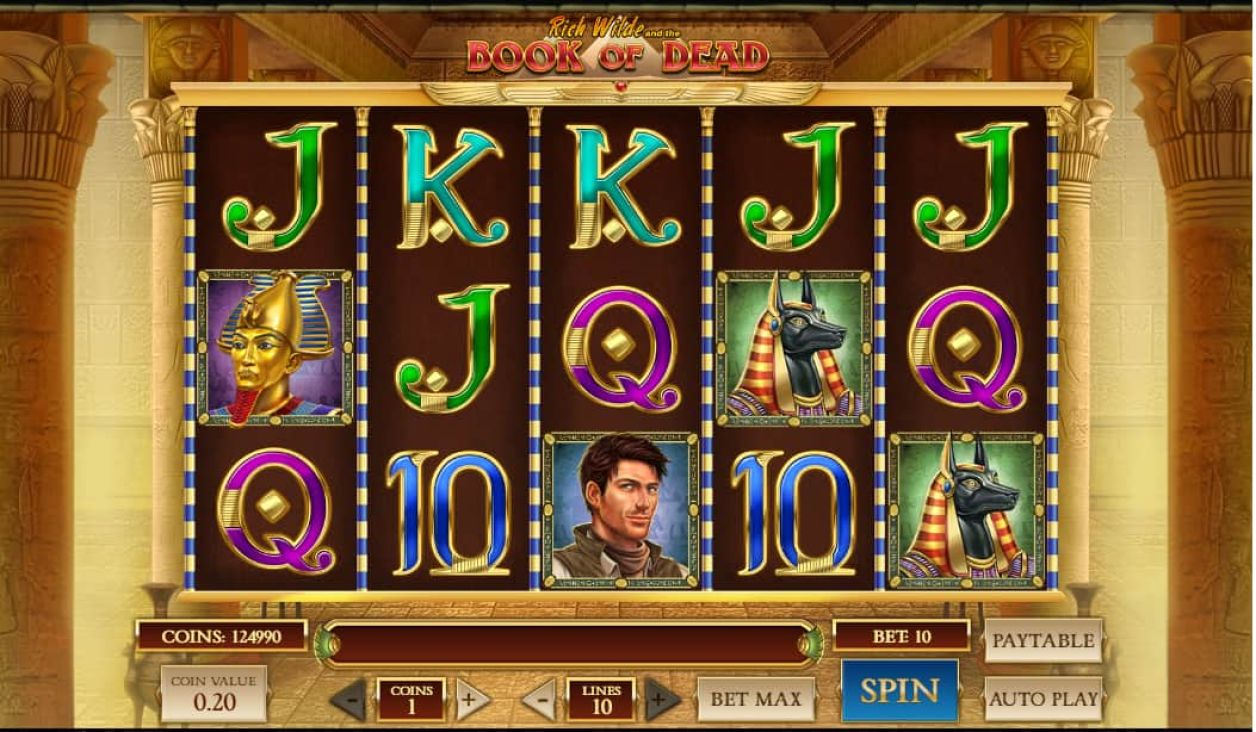The height and width of the screenshot is (732, 1256).
Task: Increase the number of lines
Action: (660, 699)
